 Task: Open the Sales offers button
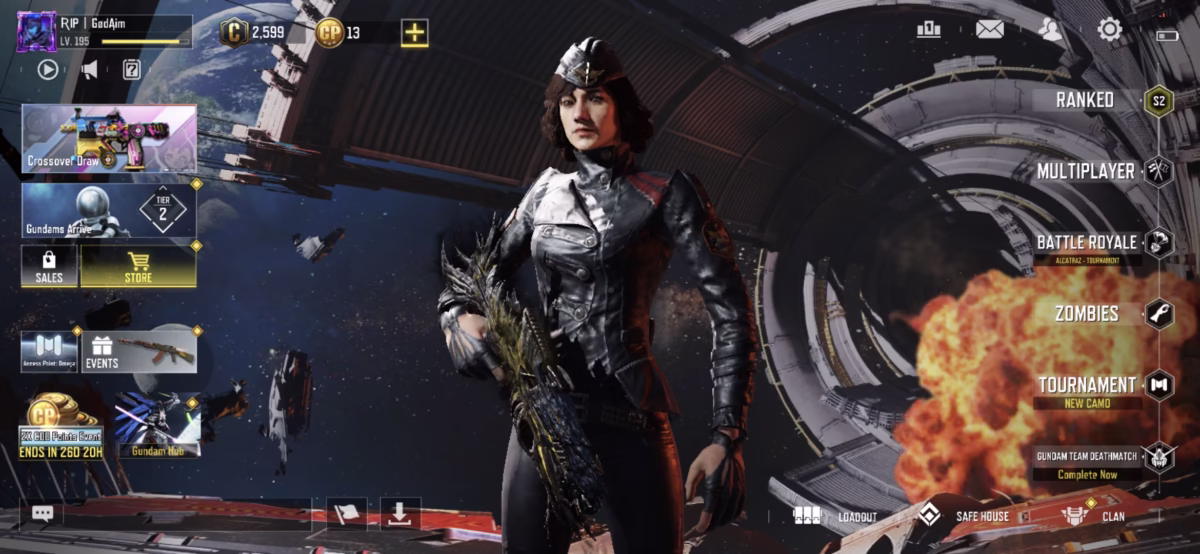pyautogui.click(x=49, y=267)
